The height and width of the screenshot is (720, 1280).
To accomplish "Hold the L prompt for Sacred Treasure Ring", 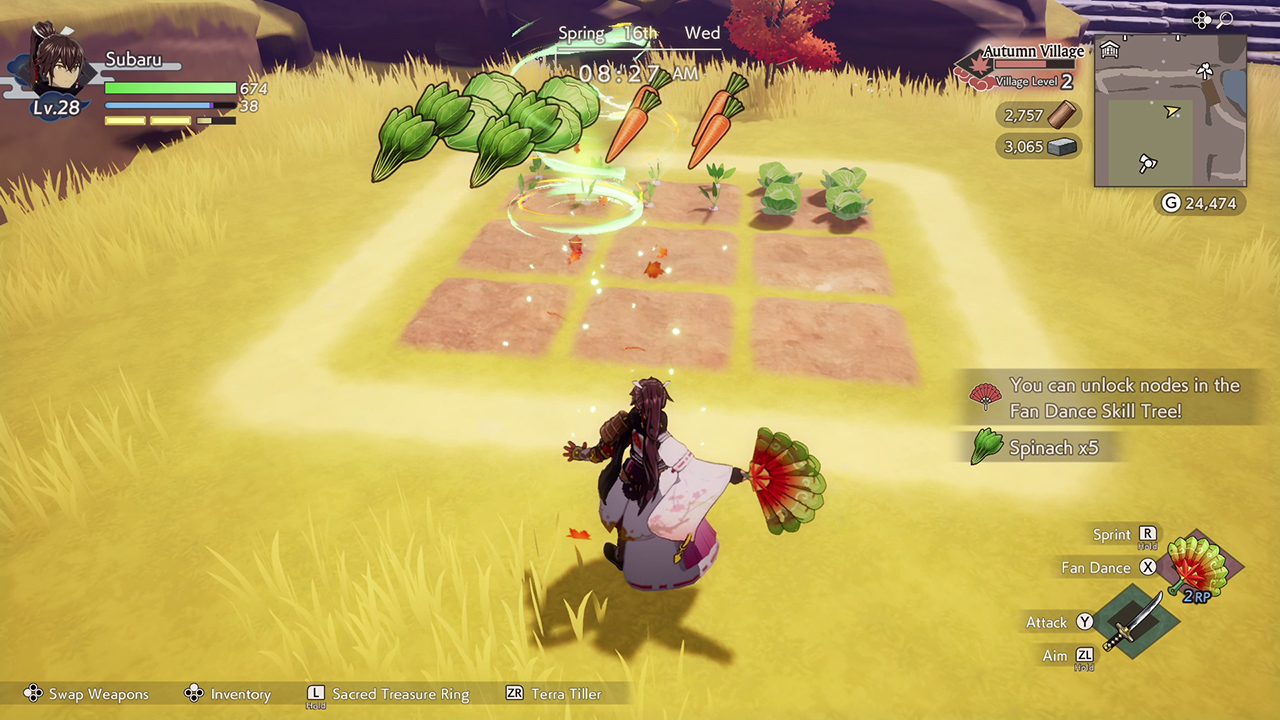I will pos(316,693).
